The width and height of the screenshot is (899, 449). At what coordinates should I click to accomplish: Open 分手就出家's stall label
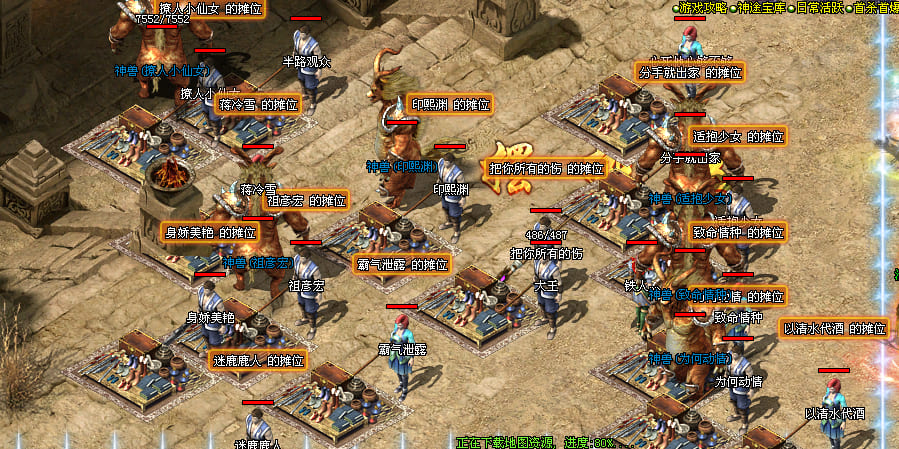click(x=690, y=72)
